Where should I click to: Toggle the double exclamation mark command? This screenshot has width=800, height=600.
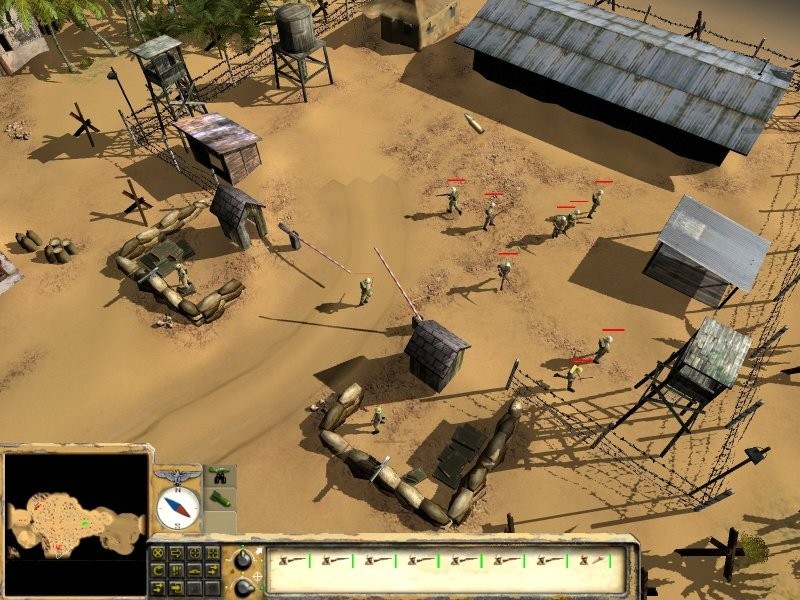point(176,570)
